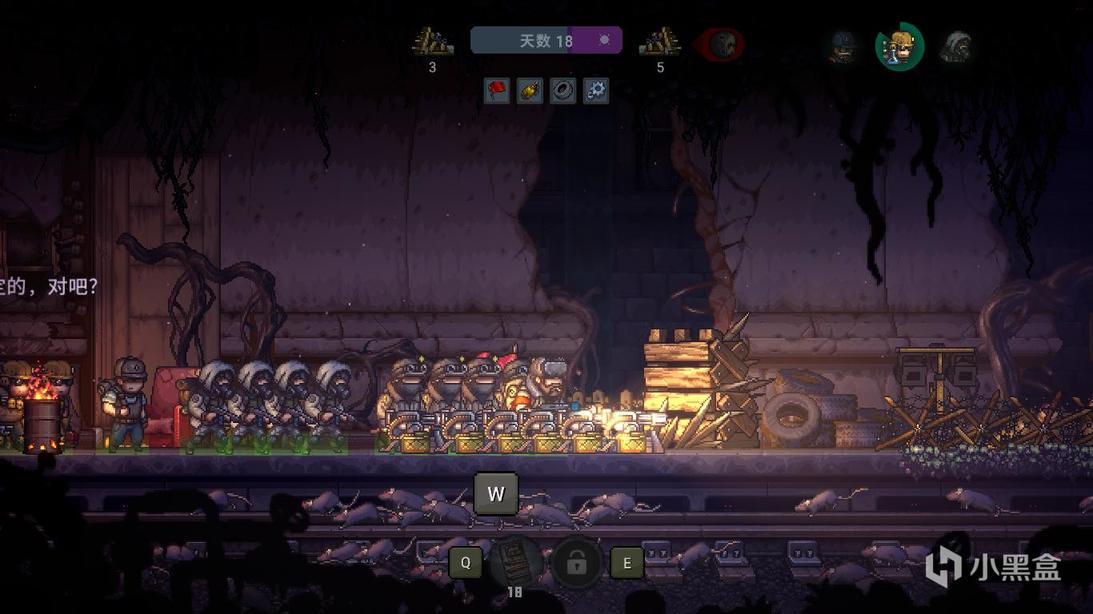Click the locked padlock ability slot

[576, 563]
